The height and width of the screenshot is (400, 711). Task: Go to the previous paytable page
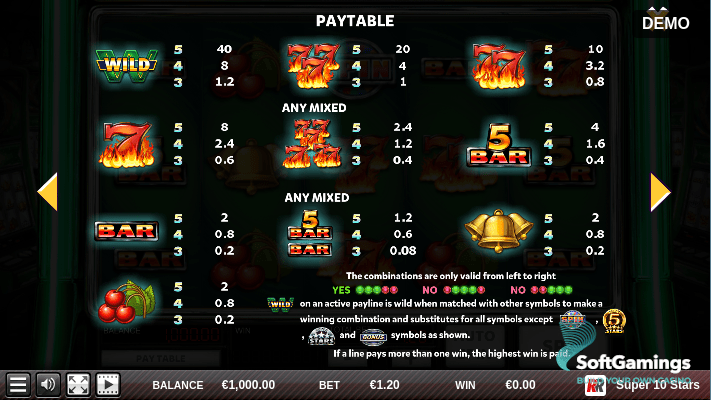click(47, 191)
